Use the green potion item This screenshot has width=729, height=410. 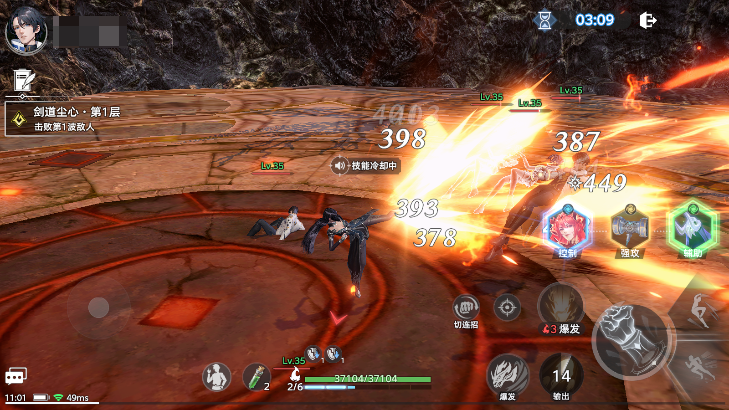click(x=255, y=376)
